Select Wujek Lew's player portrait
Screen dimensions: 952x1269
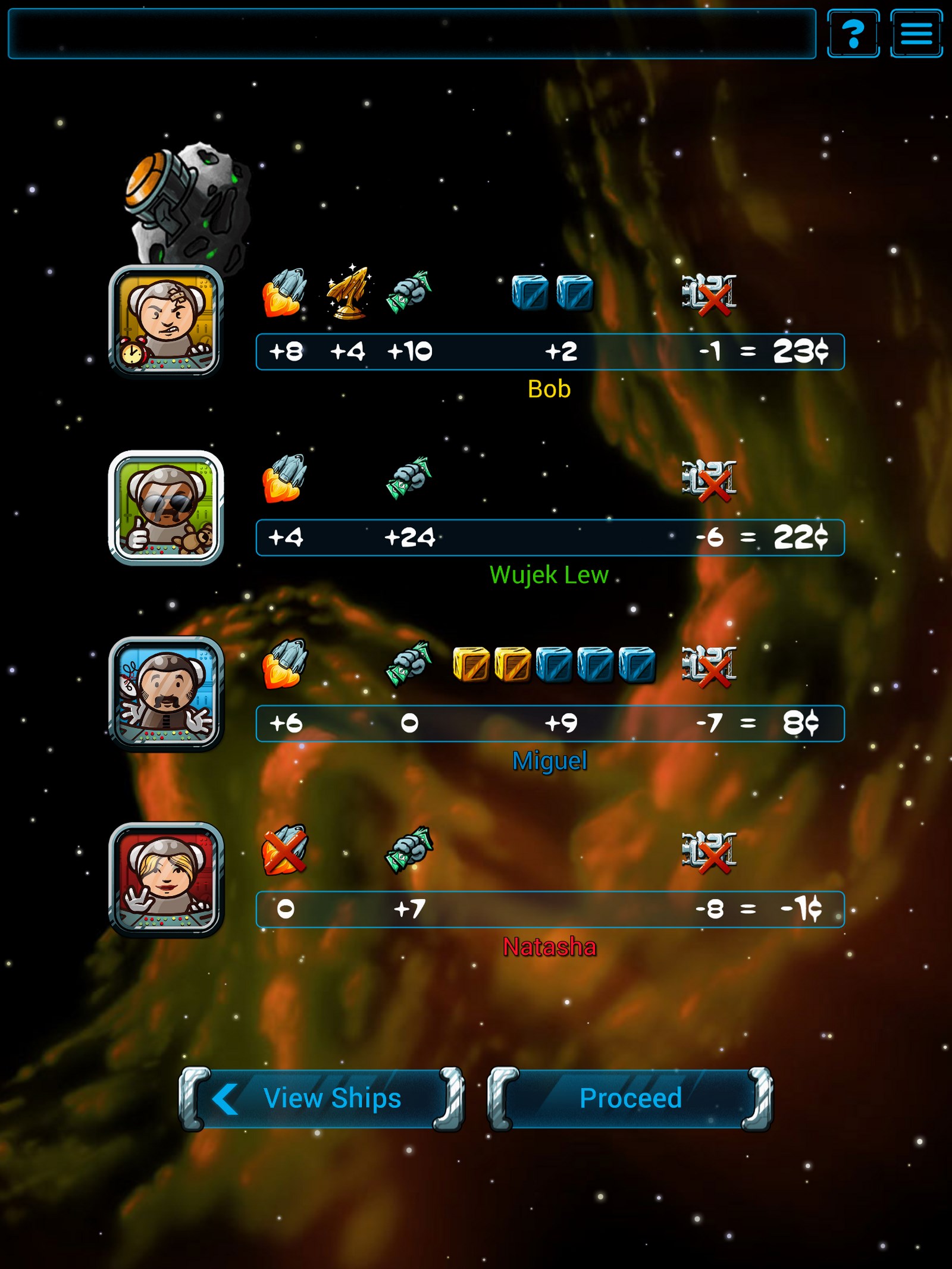[165, 507]
